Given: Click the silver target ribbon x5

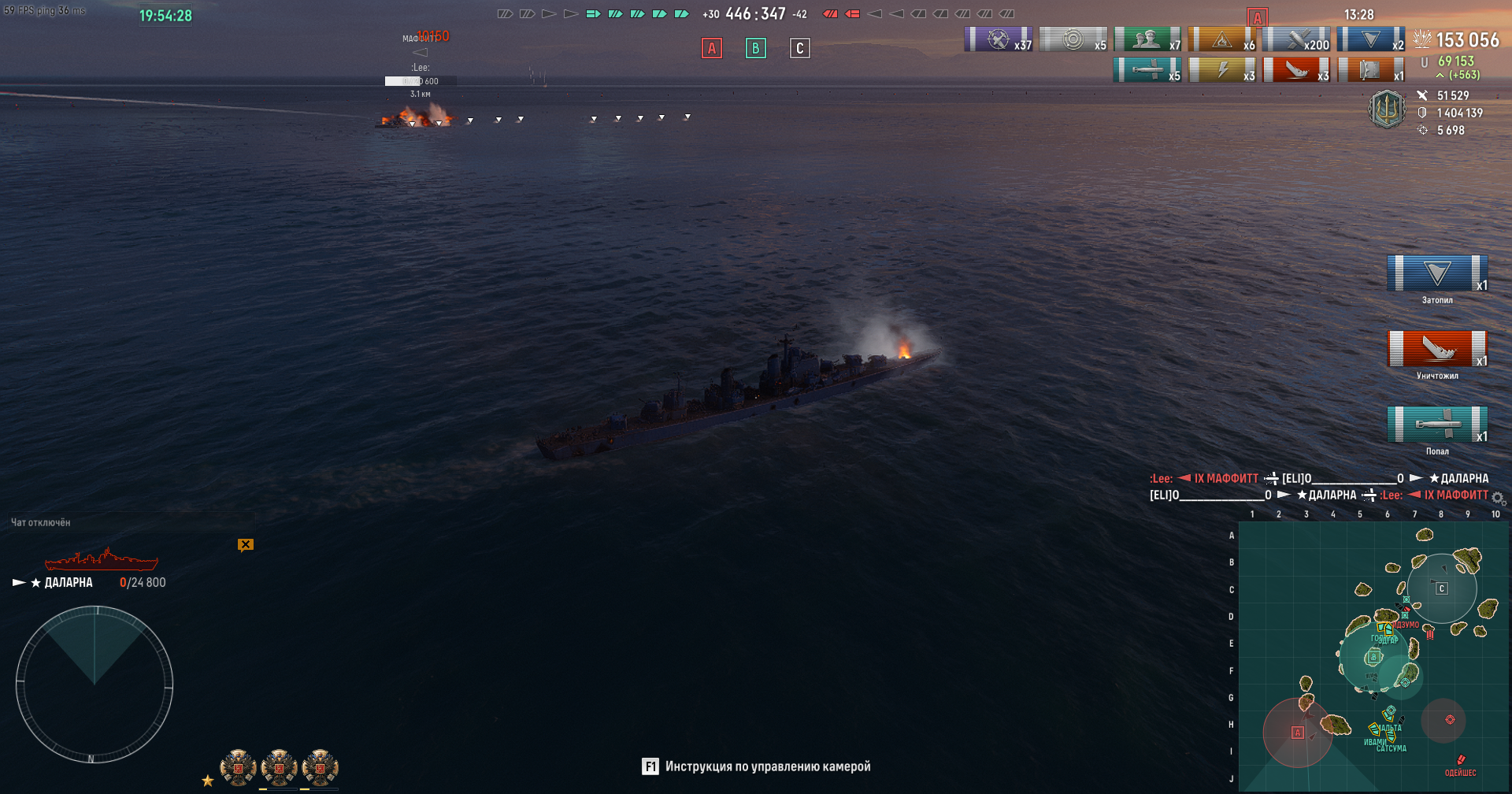Looking at the screenshot, I should coord(1073,39).
